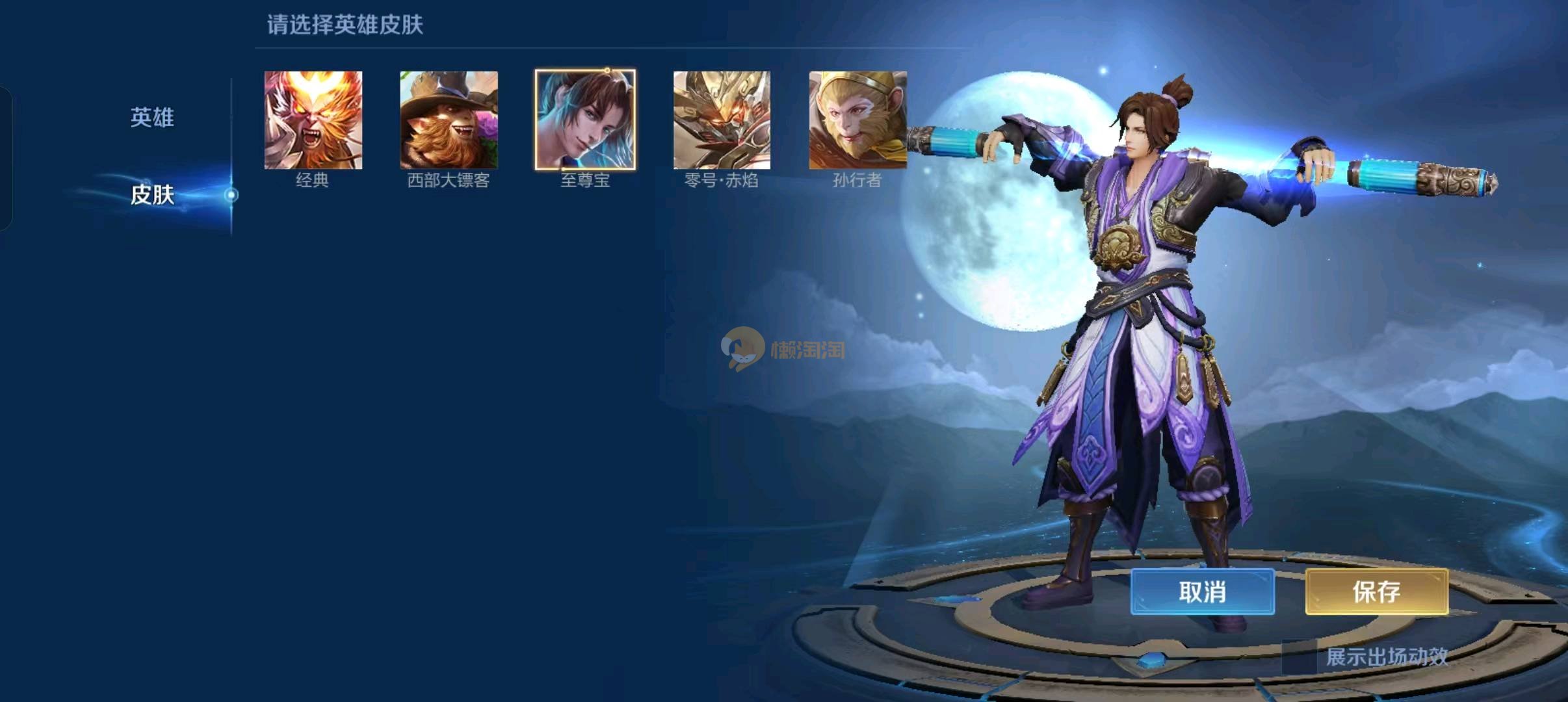Open the 皮肤 tab

[152, 194]
